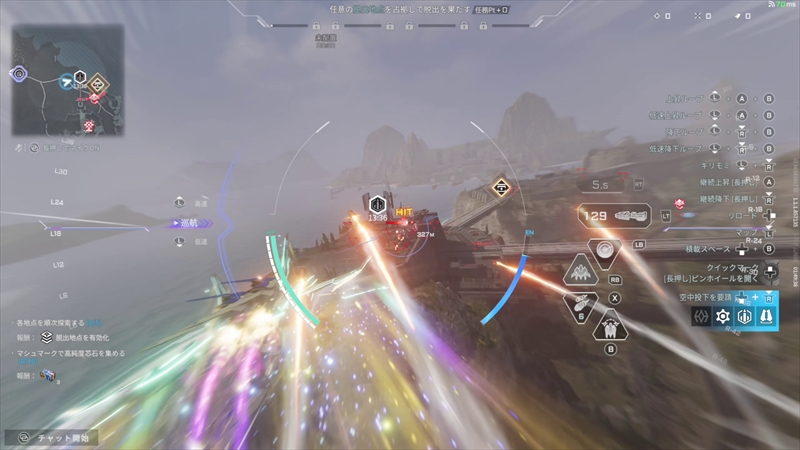
Task: Click the reward crate icon
Action: coord(47,375)
